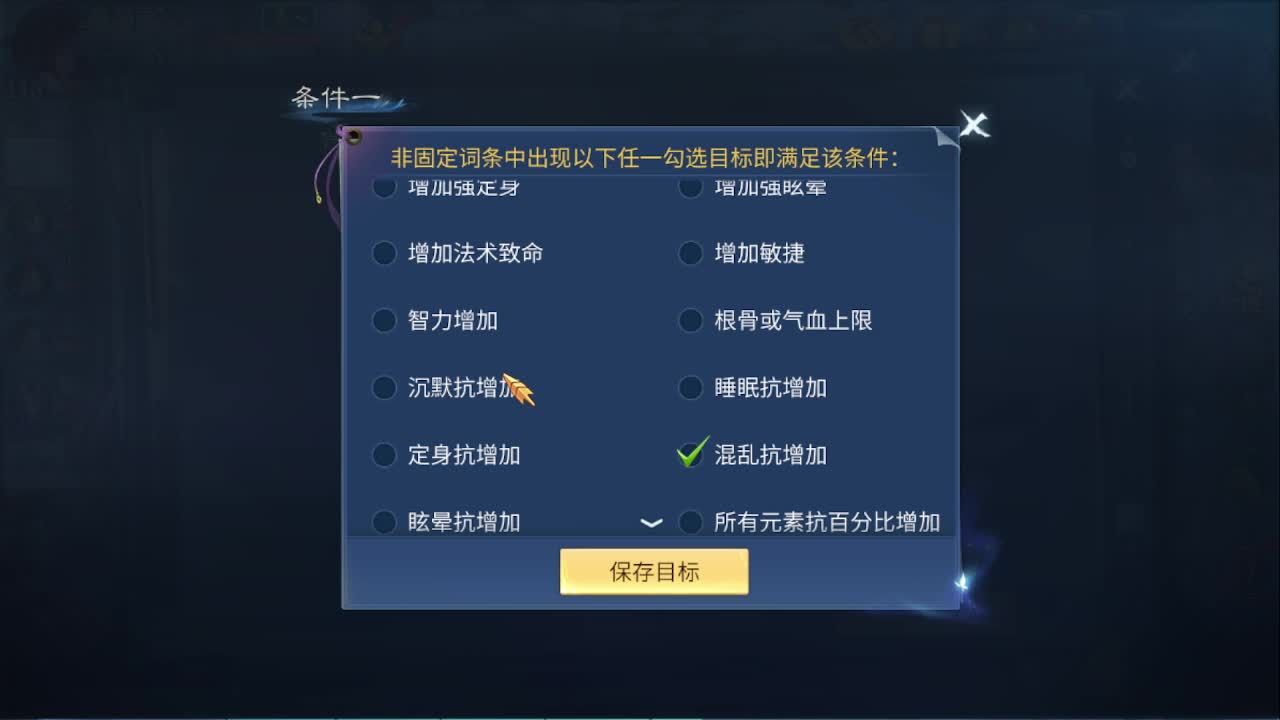Select the 增加强定身 option at the top
This screenshot has width=1280, height=720.
[x=385, y=187]
